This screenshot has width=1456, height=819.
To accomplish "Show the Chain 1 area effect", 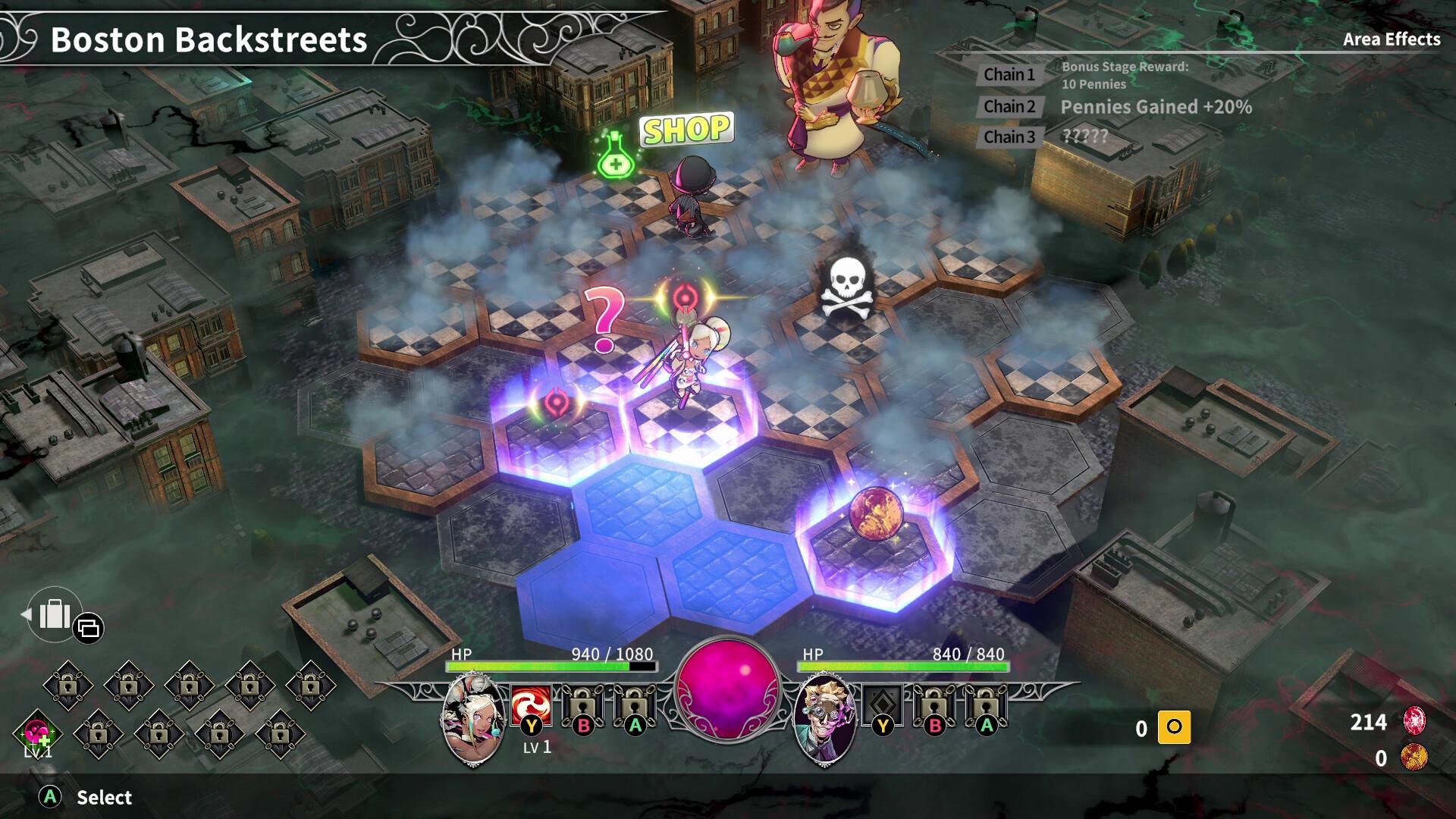I will pyautogui.click(x=1009, y=74).
